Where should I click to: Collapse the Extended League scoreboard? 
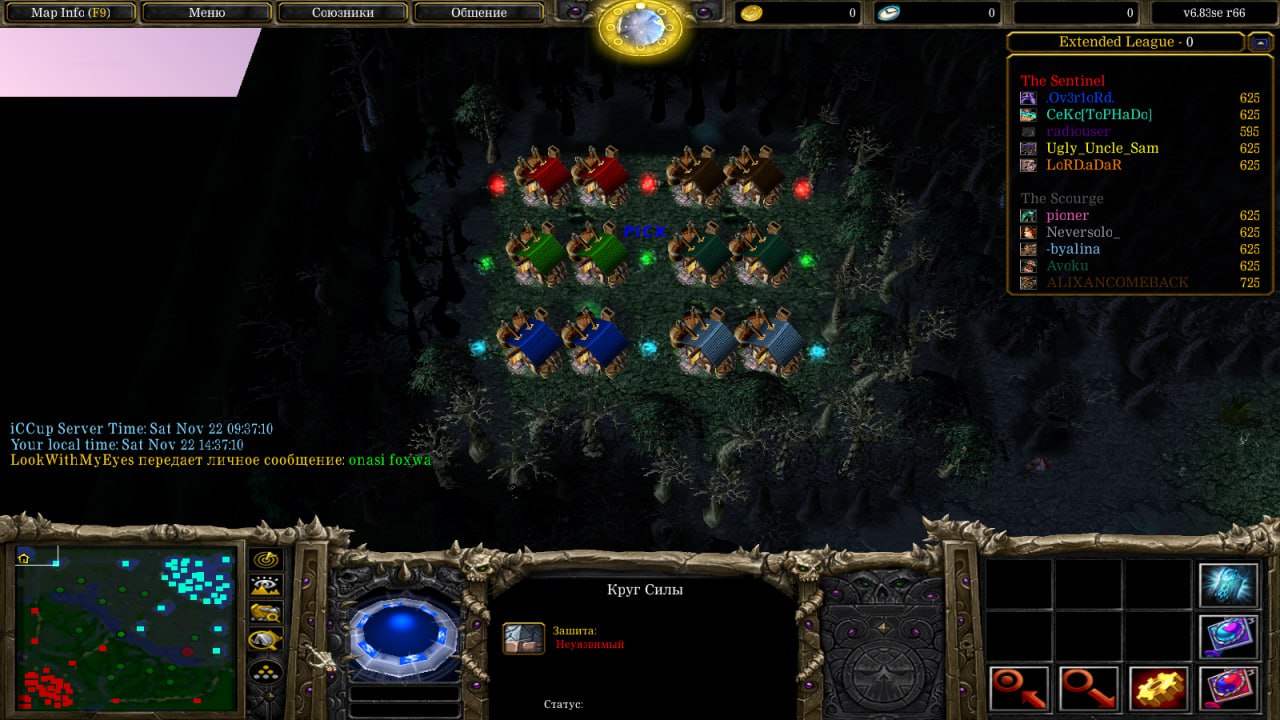click(x=1259, y=42)
